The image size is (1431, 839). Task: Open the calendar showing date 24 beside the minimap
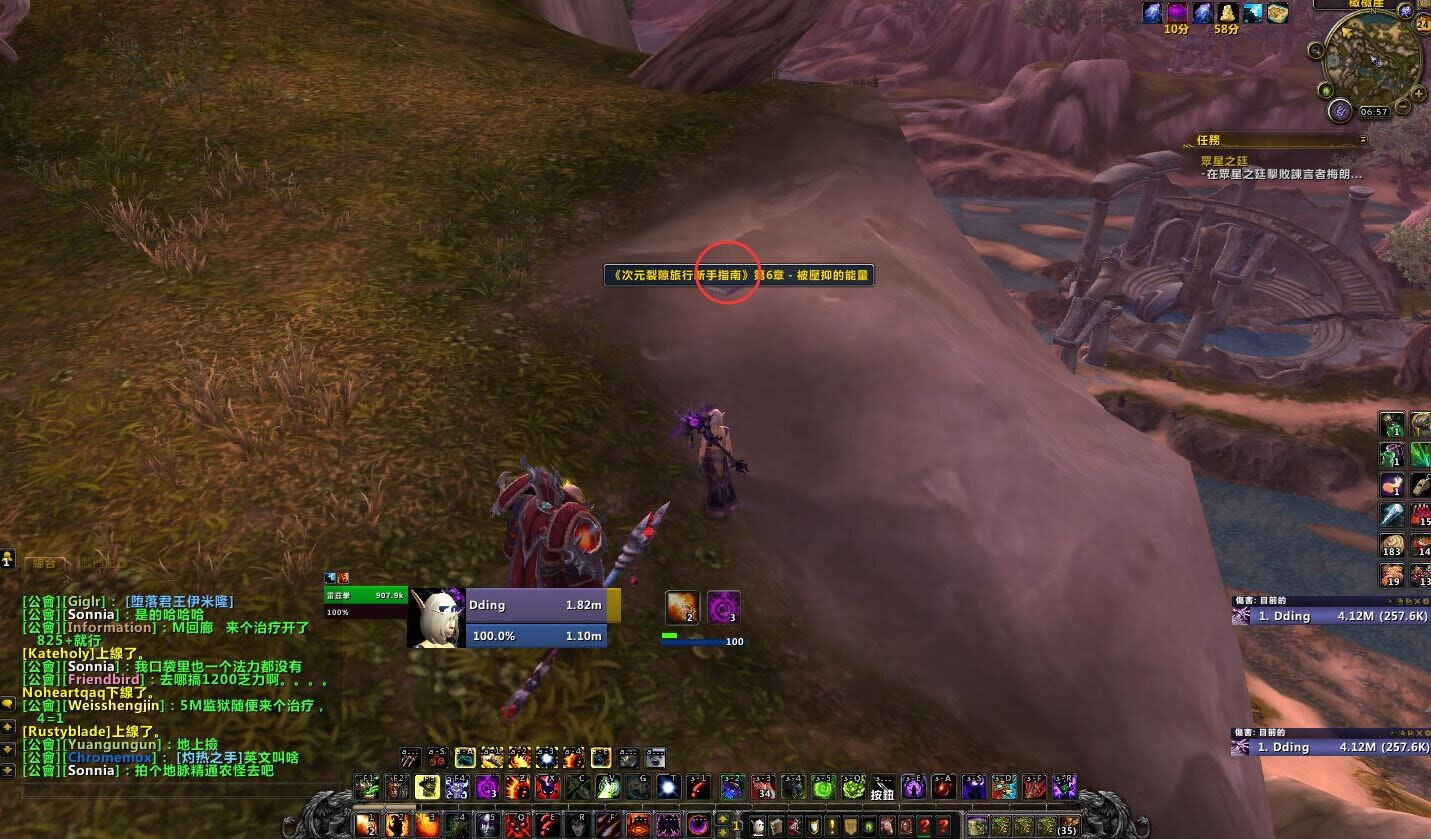1423,25
